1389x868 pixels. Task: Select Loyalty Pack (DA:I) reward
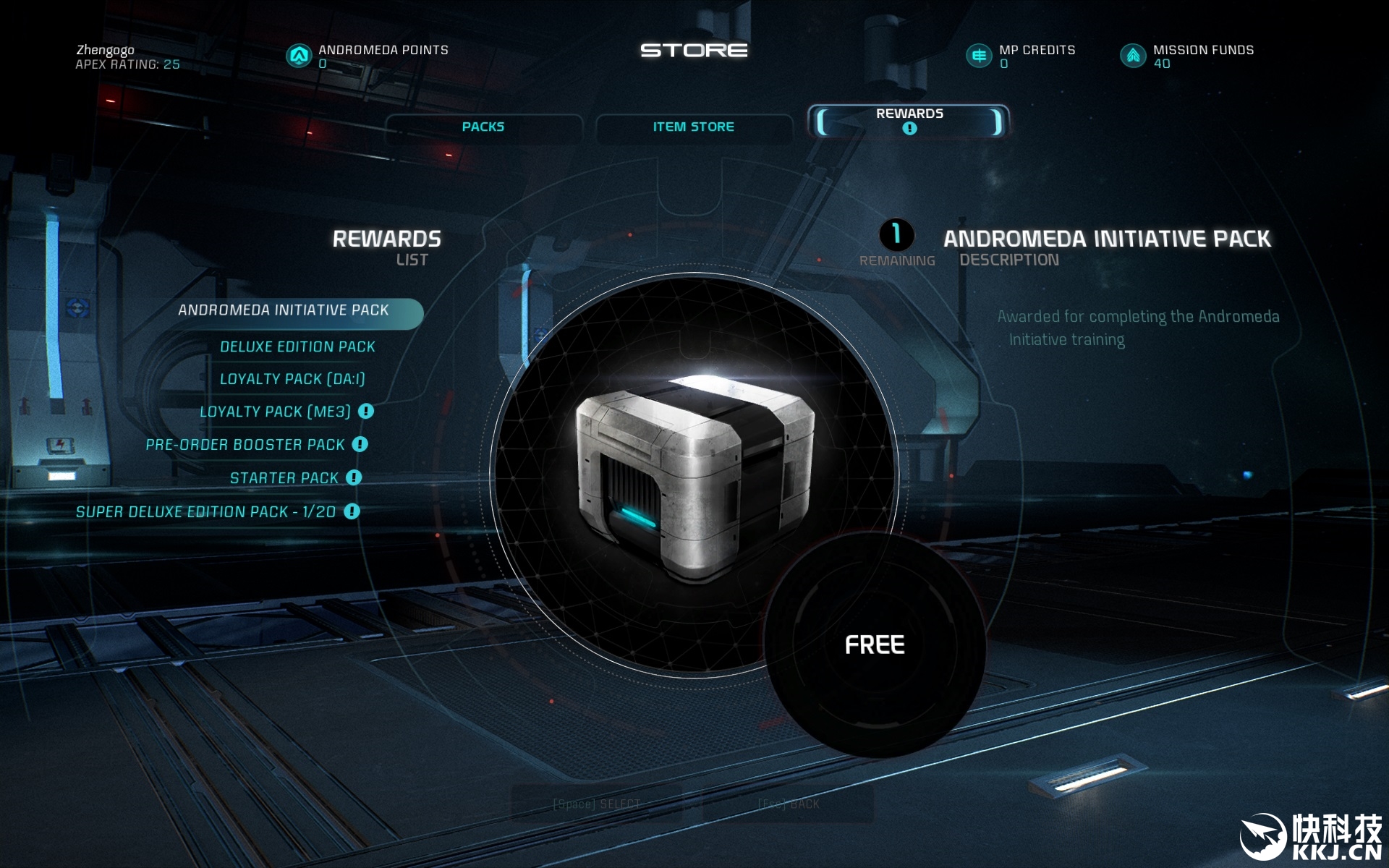pyautogui.click(x=292, y=379)
